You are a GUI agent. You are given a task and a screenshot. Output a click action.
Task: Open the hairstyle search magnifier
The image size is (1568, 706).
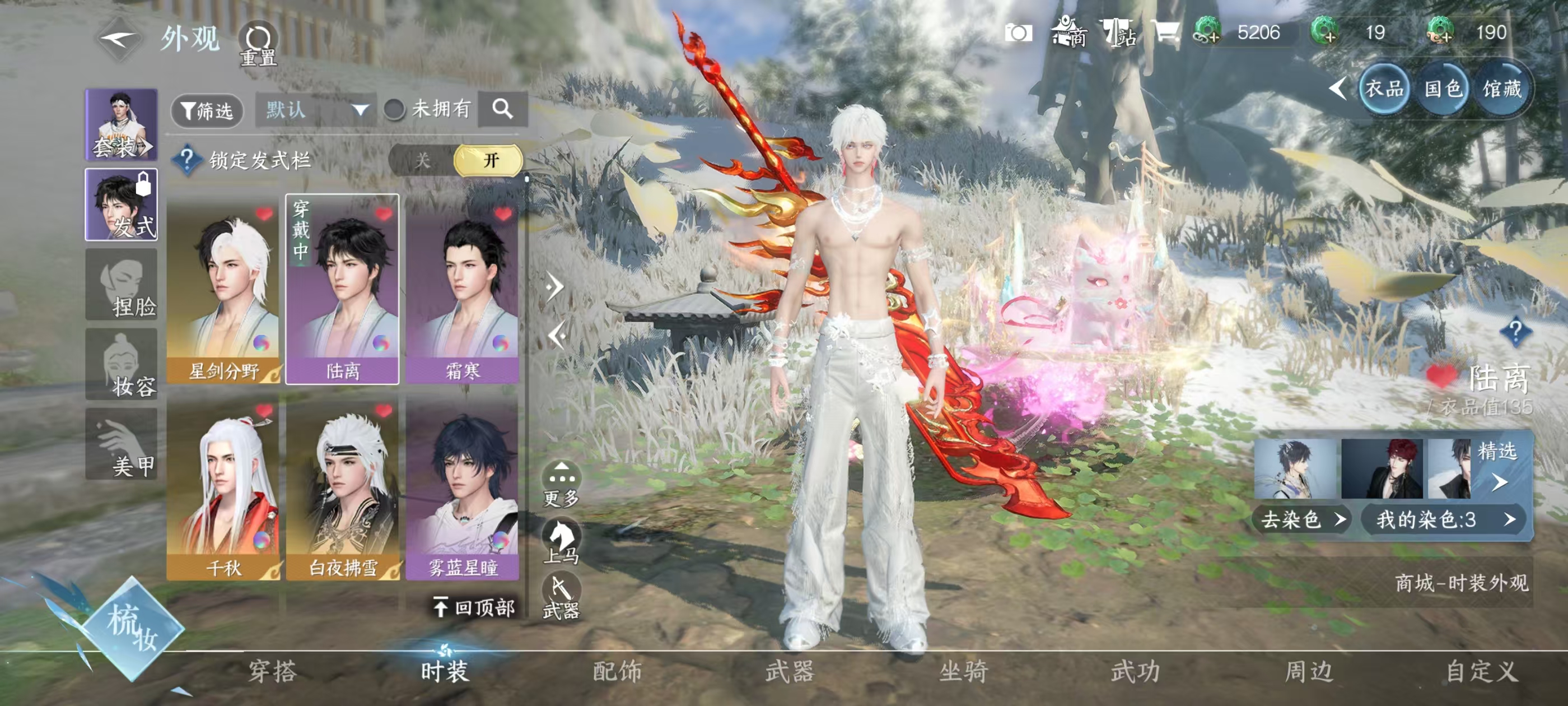[x=502, y=110]
